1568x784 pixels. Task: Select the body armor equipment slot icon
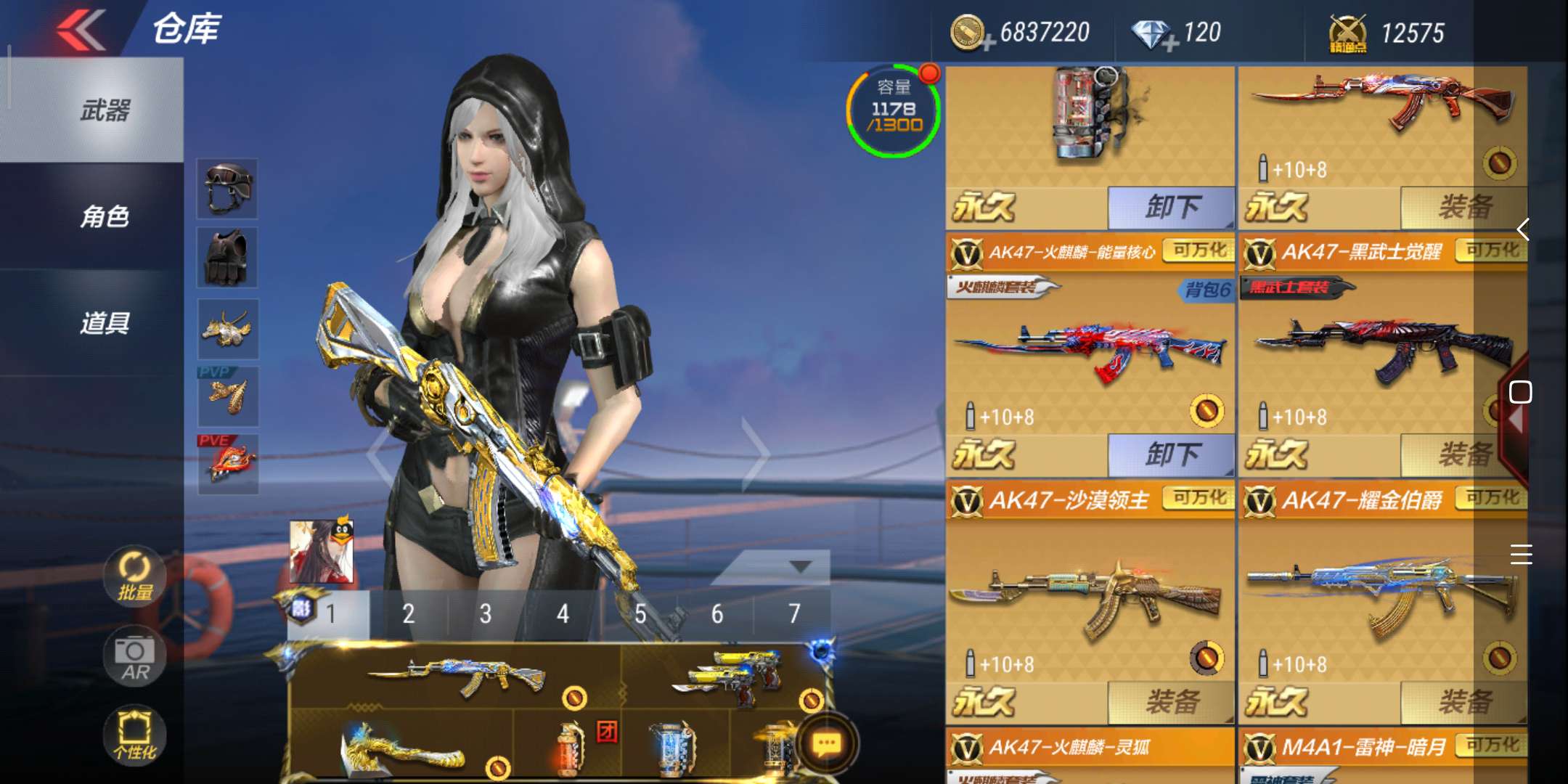[x=226, y=258]
